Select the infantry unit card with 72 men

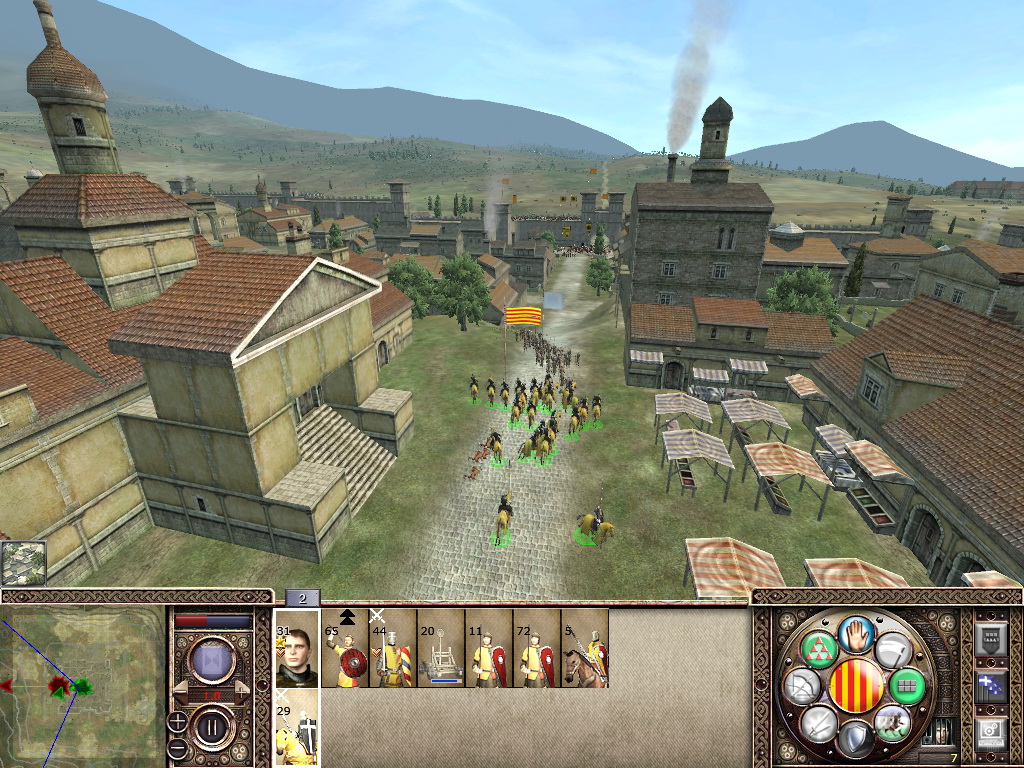pos(537,648)
